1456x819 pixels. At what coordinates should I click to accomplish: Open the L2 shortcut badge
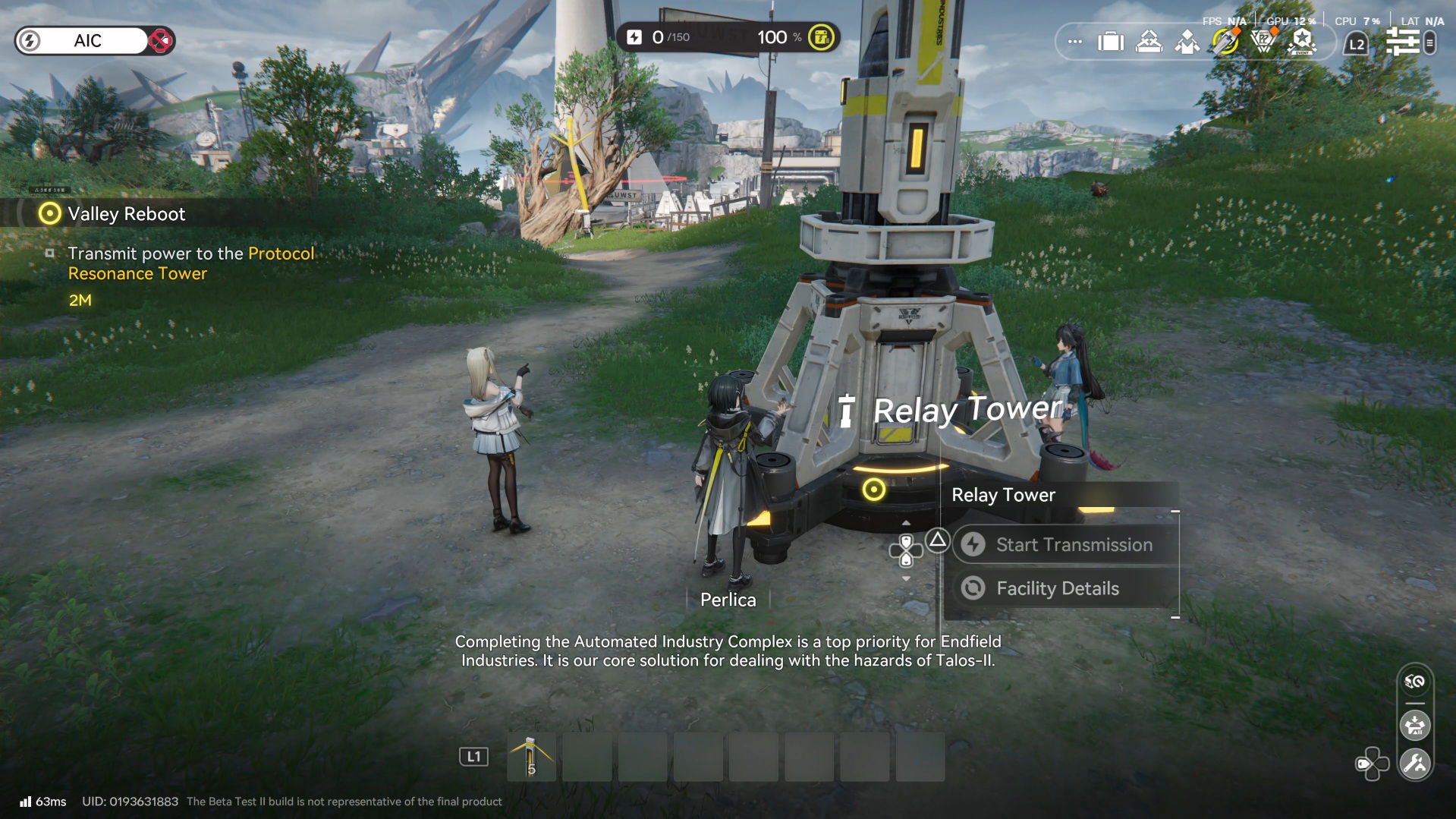point(1355,43)
